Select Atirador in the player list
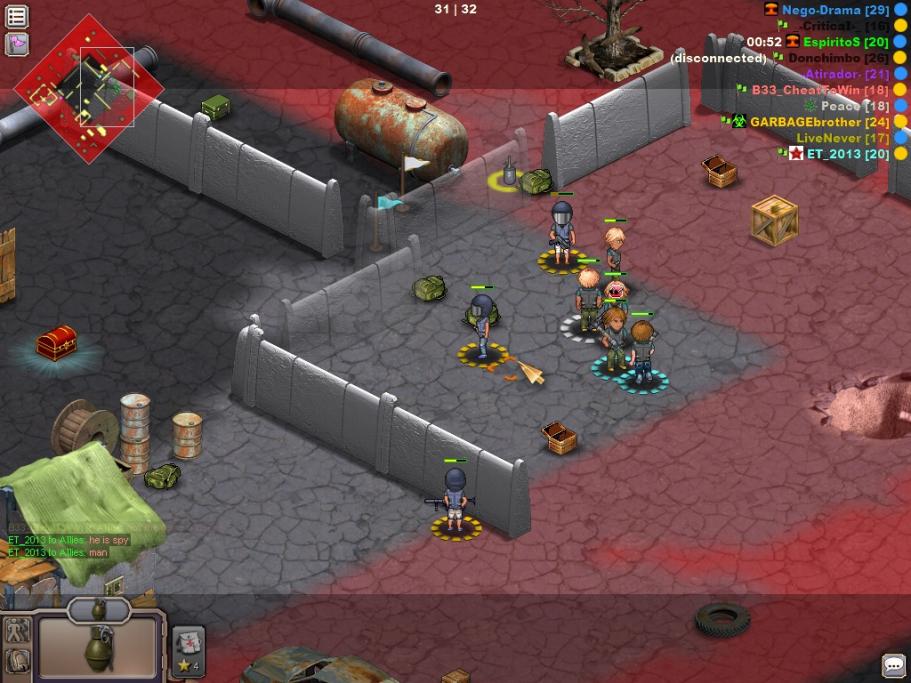911x683 pixels. [x=833, y=74]
